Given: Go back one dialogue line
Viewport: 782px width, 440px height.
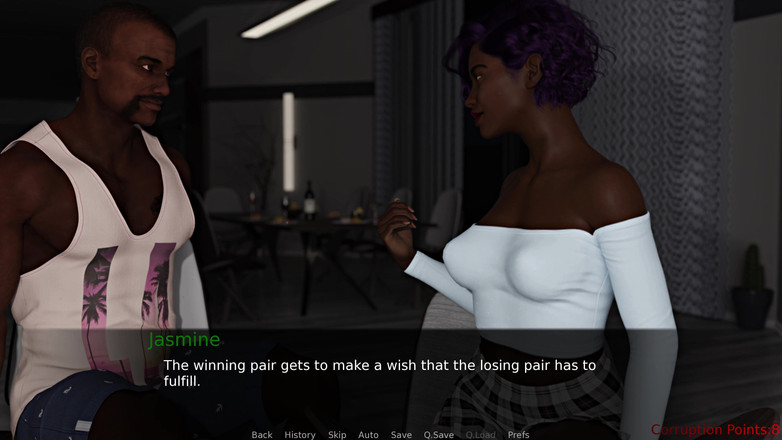Looking at the screenshot, I should coord(262,435).
